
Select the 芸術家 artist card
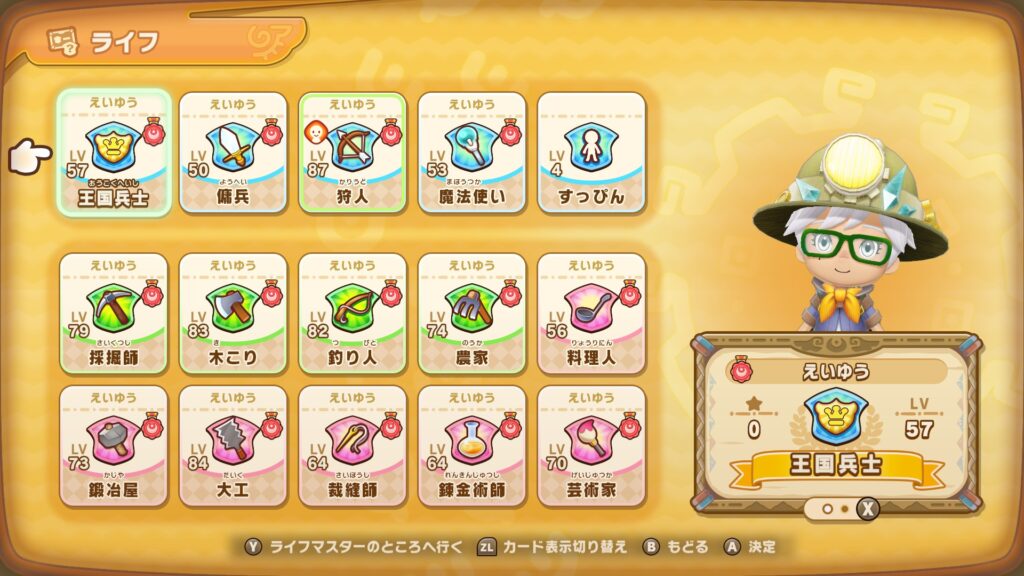tap(592, 444)
